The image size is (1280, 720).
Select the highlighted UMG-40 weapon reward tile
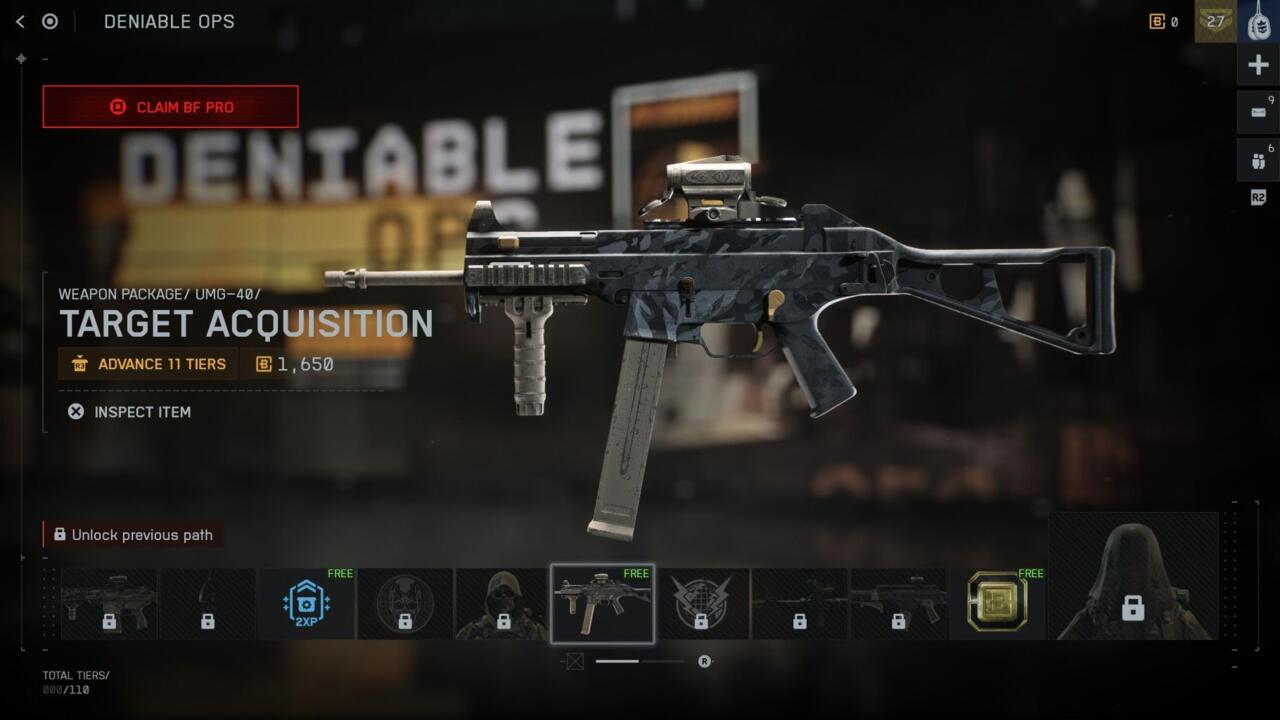click(x=602, y=604)
